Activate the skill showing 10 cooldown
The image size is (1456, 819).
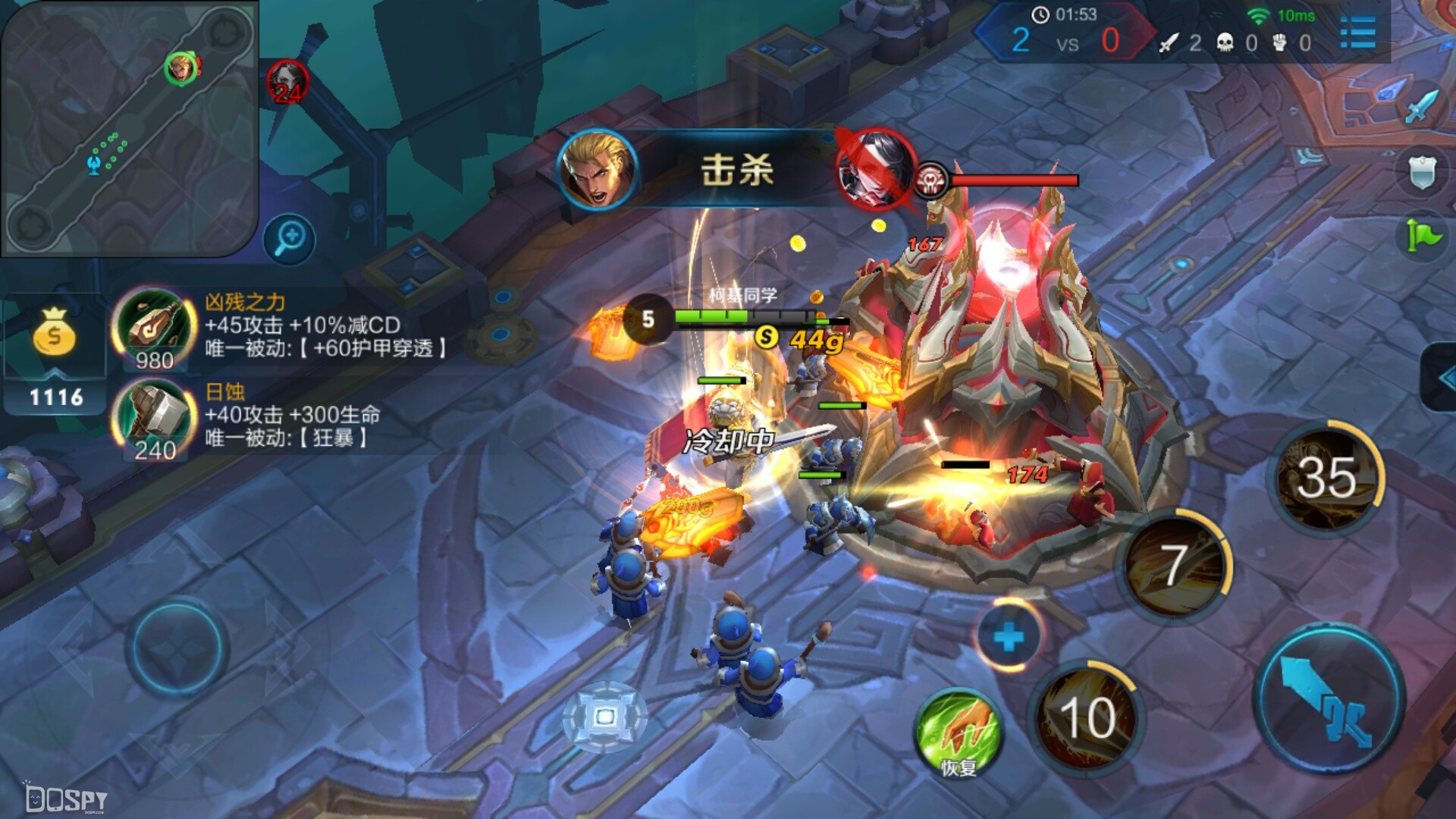(1087, 716)
